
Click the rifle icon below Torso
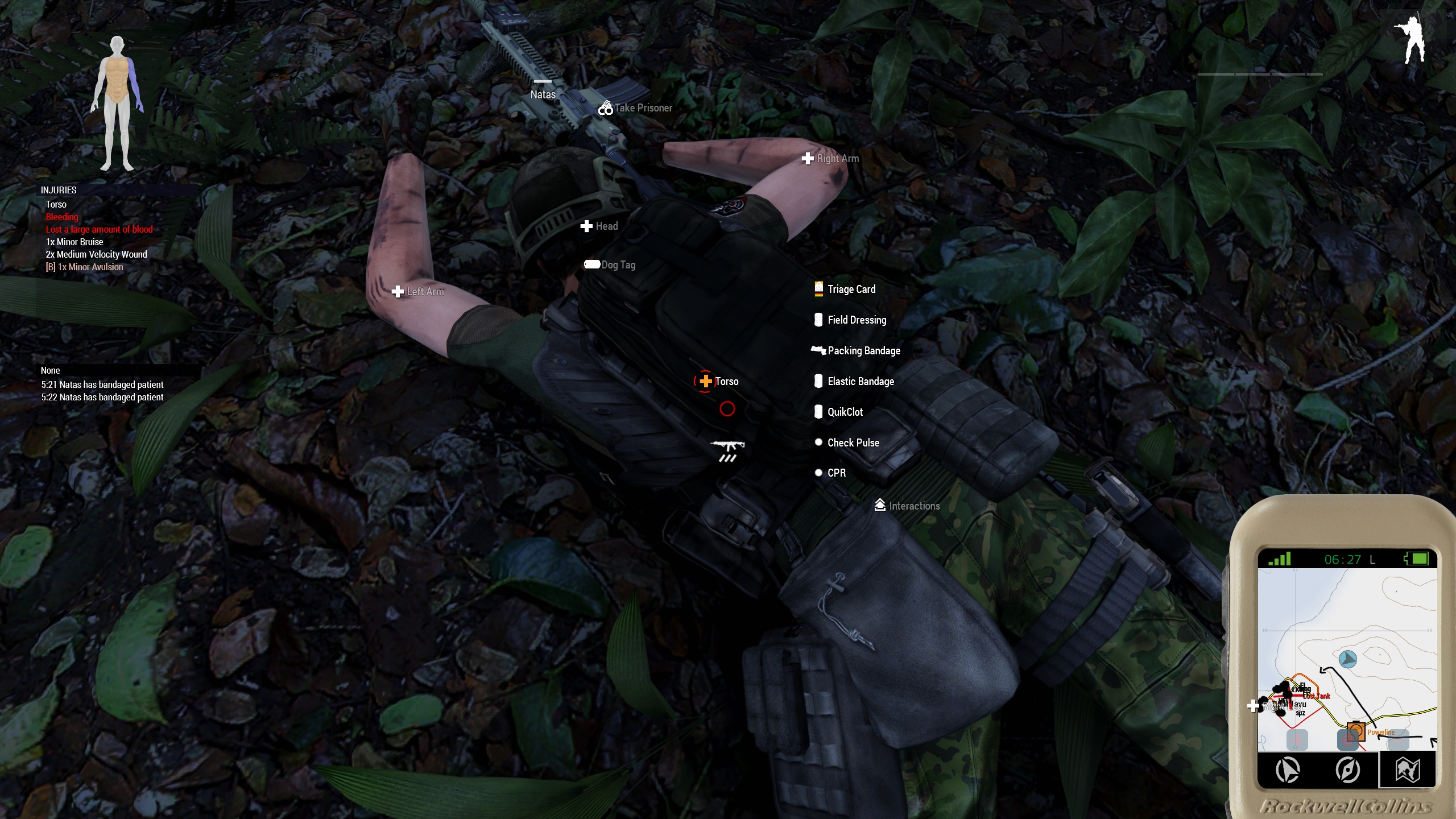727,450
